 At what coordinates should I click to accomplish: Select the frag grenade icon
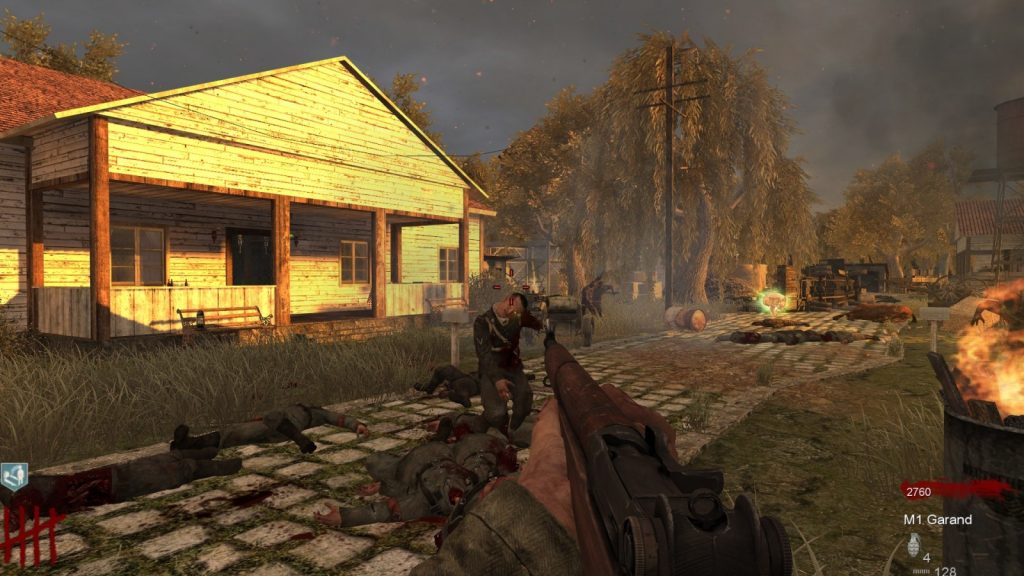click(912, 545)
